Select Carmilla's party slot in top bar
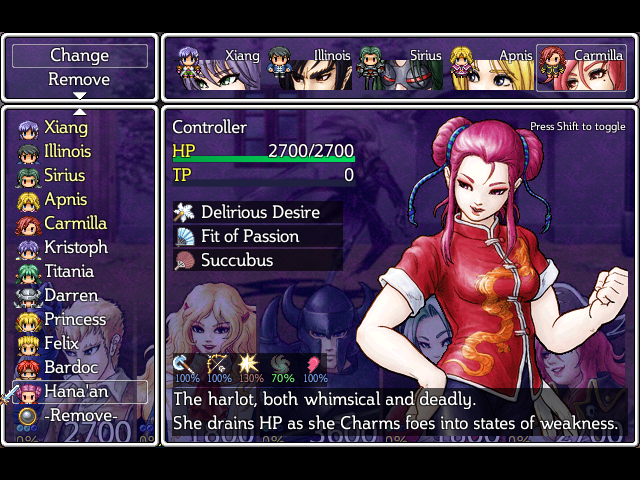Screen dimensions: 640x480 pyautogui.click(x=581, y=68)
